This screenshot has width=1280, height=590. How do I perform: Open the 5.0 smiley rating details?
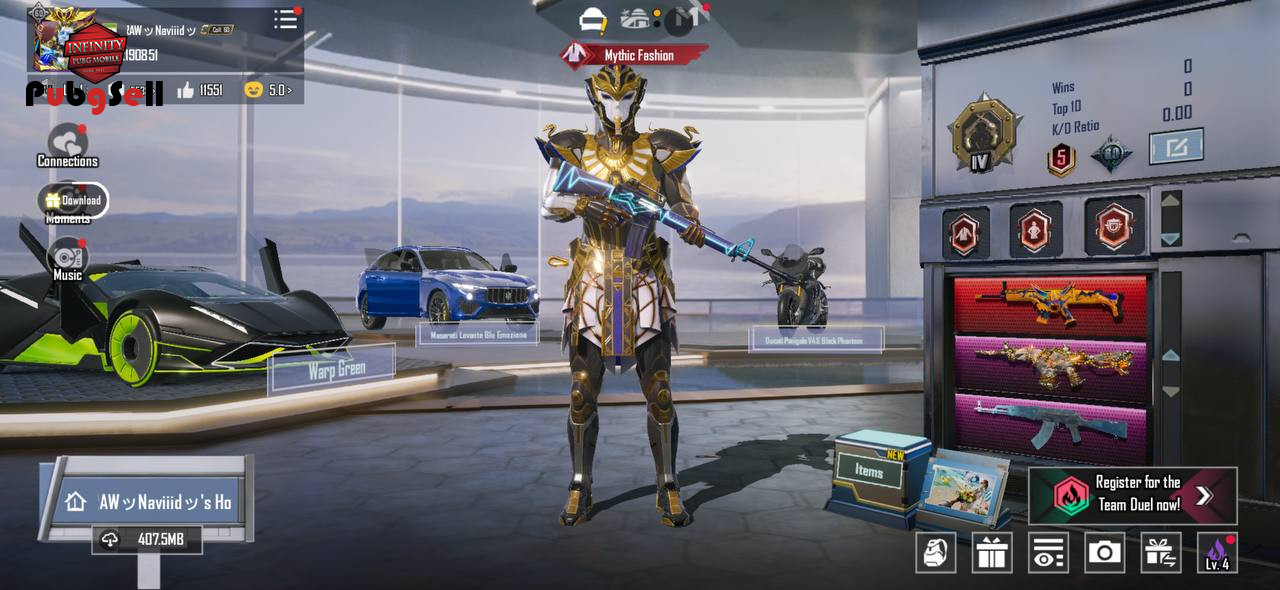(x=268, y=91)
